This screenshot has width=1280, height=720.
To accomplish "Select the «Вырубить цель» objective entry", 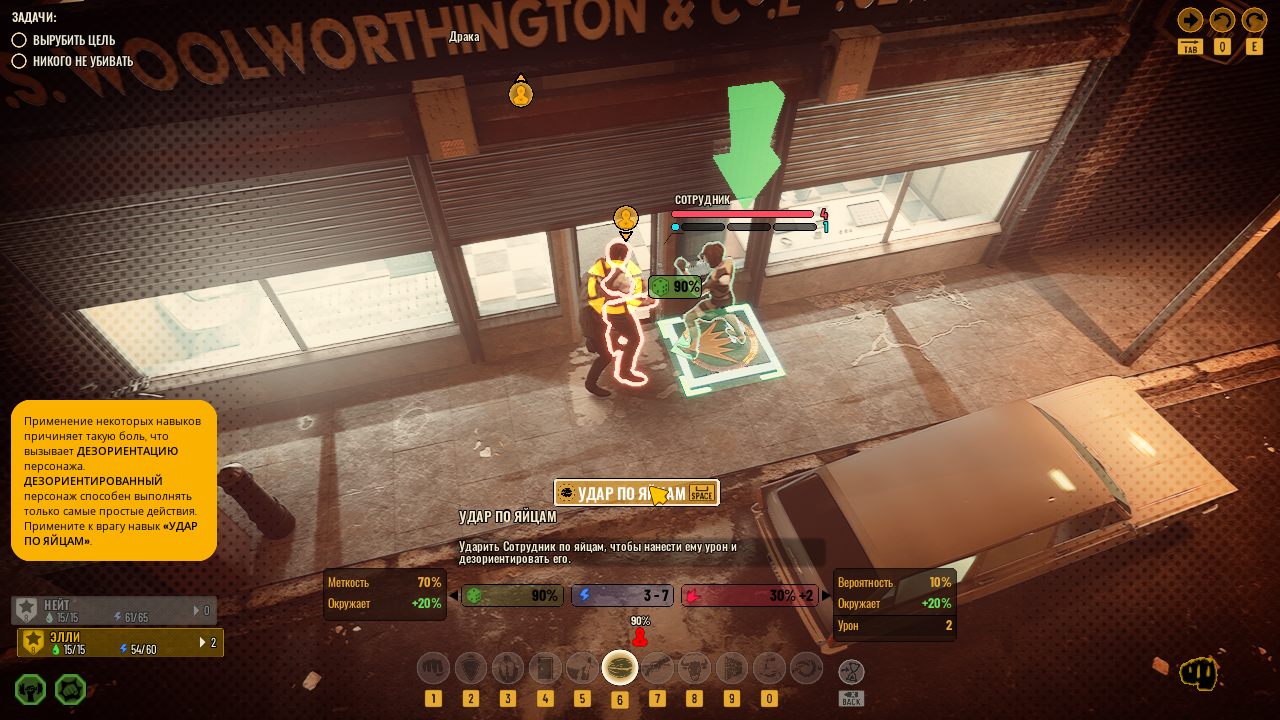I will 73,40.
